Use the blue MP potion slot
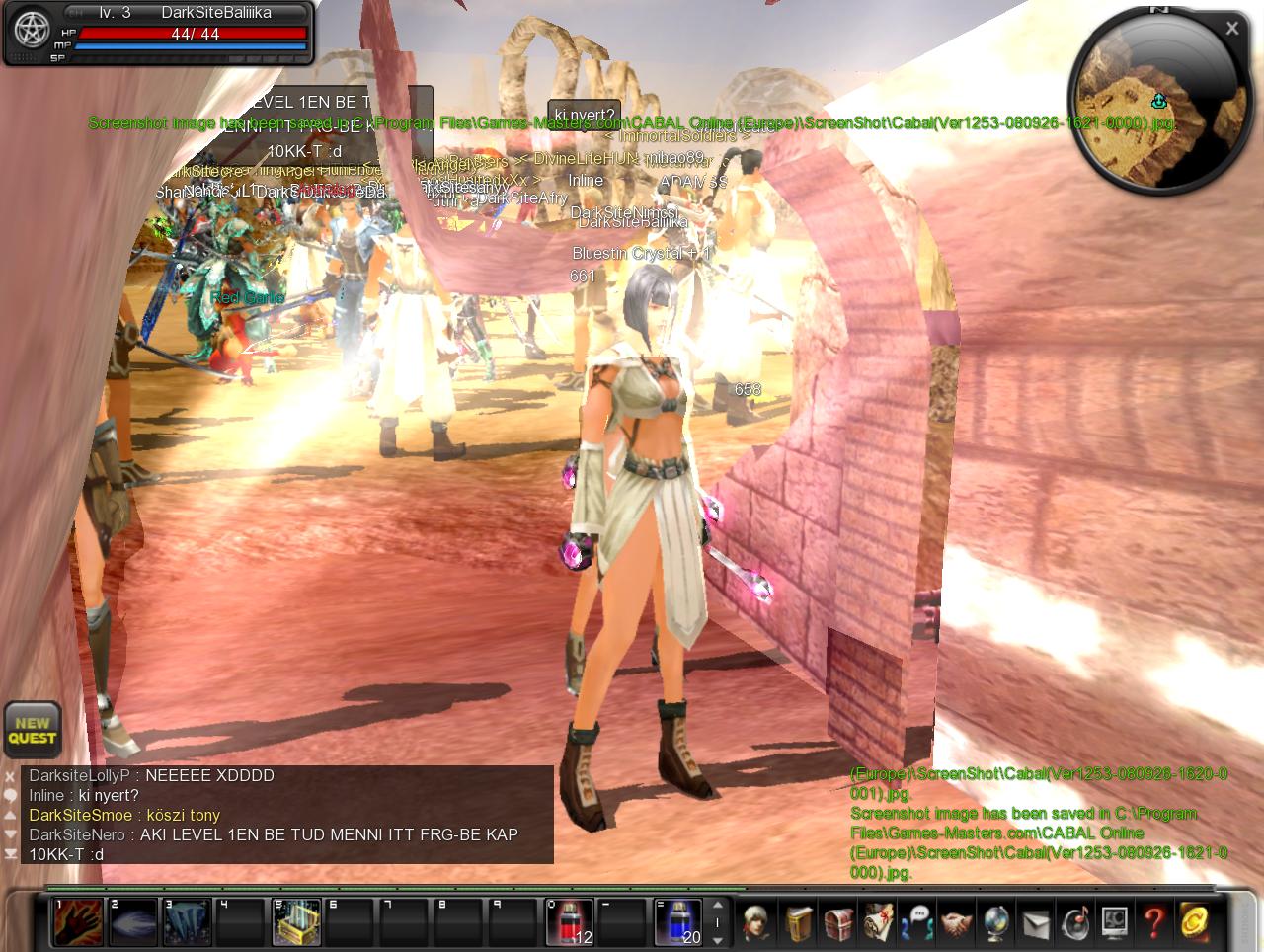 click(x=678, y=922)
